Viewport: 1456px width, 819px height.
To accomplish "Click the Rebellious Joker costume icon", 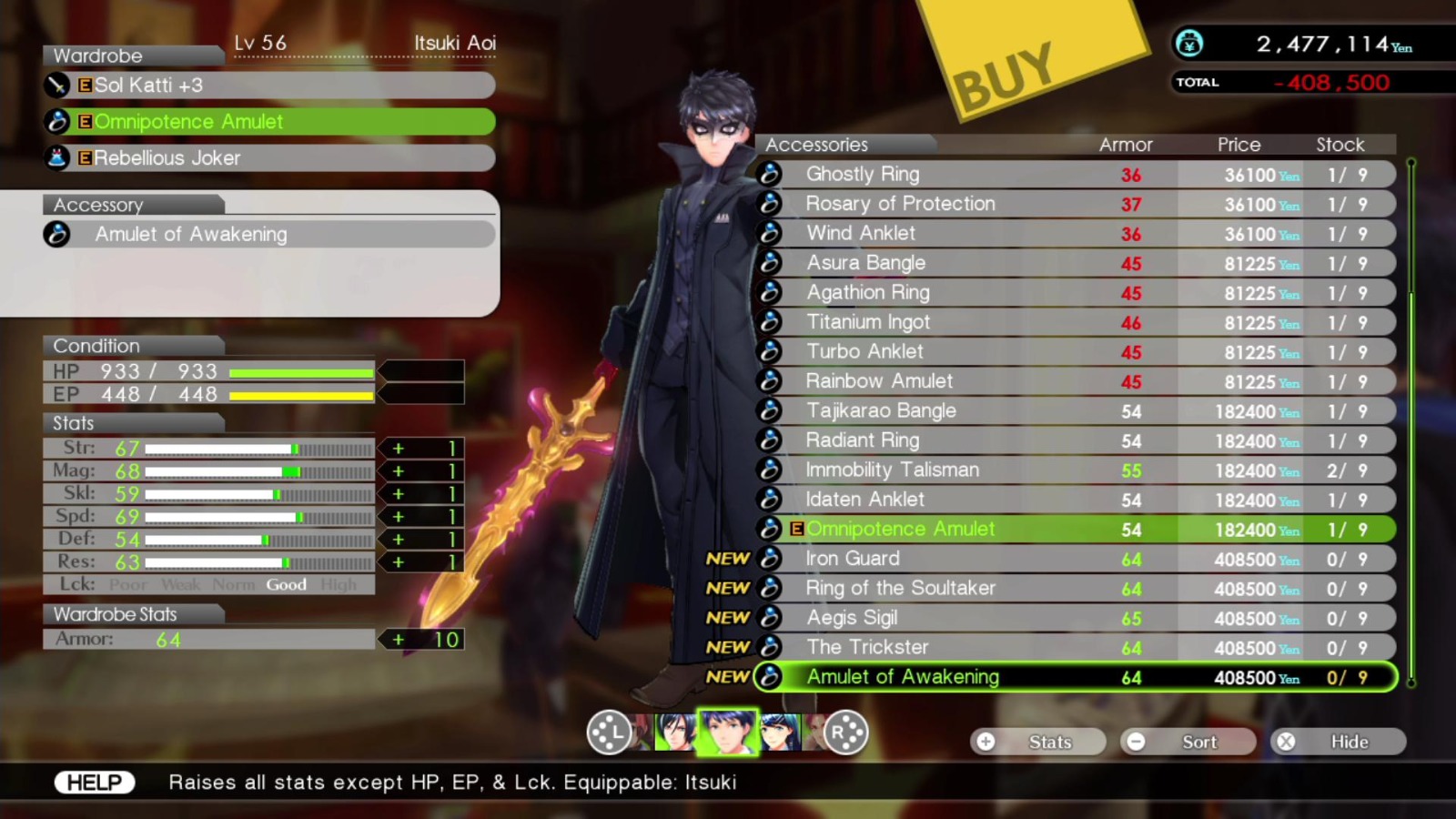I will 56,157.
